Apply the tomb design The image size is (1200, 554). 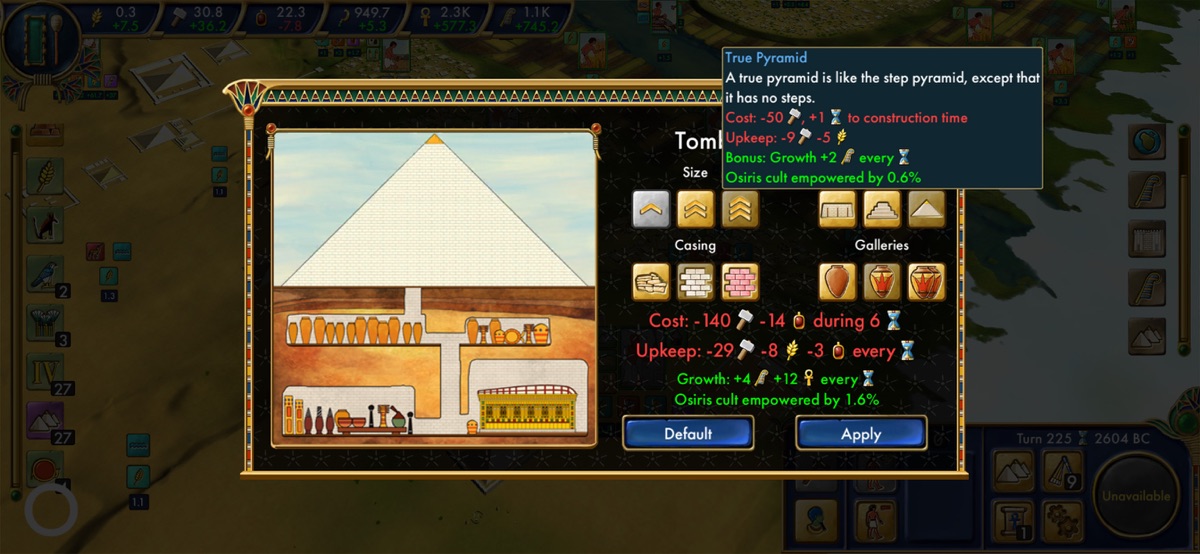pyautogui.click(x=861, y=434)
